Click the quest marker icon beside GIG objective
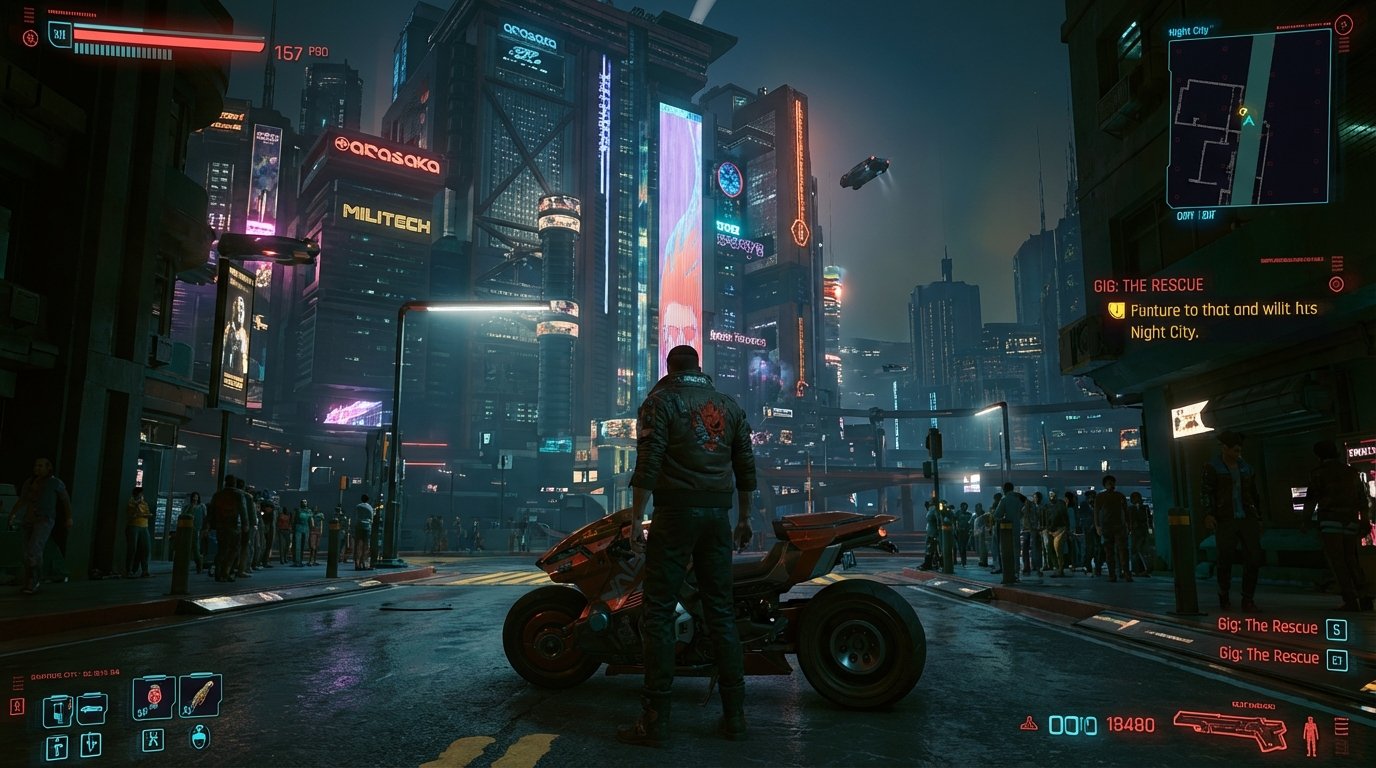Viewport: 1376px width, 768px height. coord(1117,309)
